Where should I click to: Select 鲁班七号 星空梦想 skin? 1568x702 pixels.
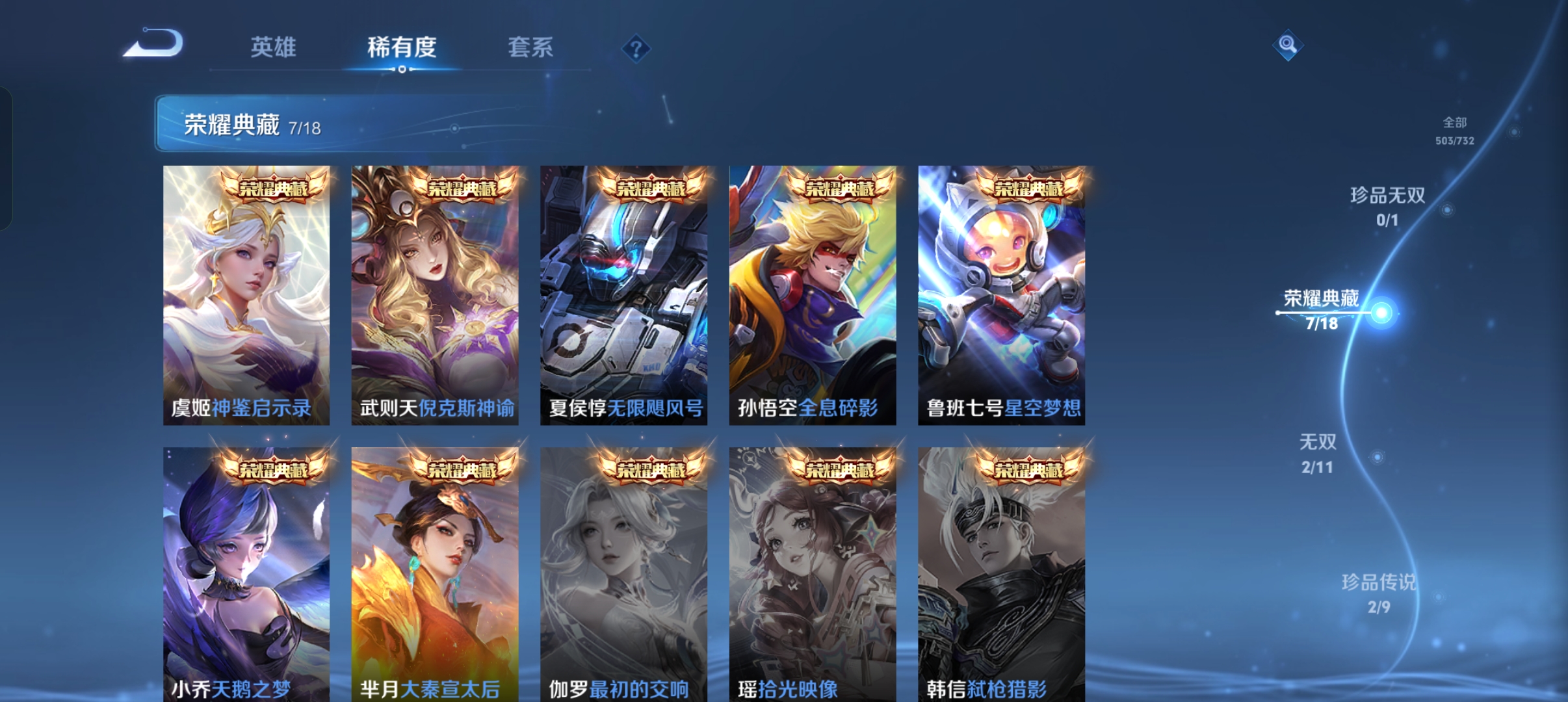(x=999, y=292)
